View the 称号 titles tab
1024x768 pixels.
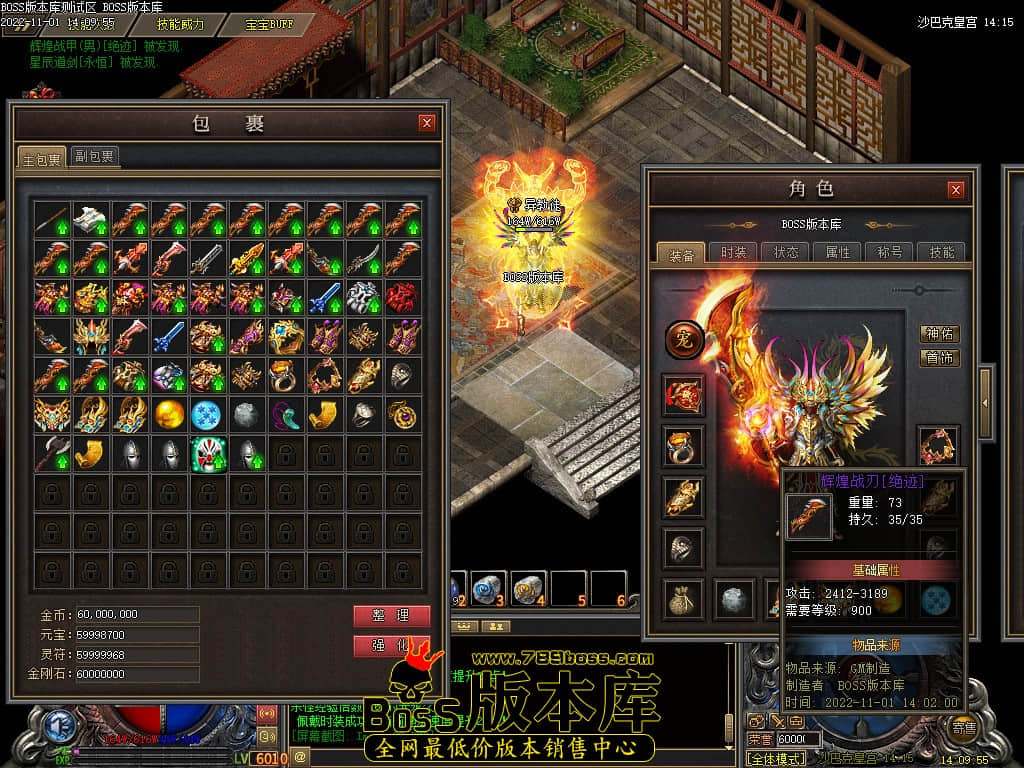coord(889,253)
